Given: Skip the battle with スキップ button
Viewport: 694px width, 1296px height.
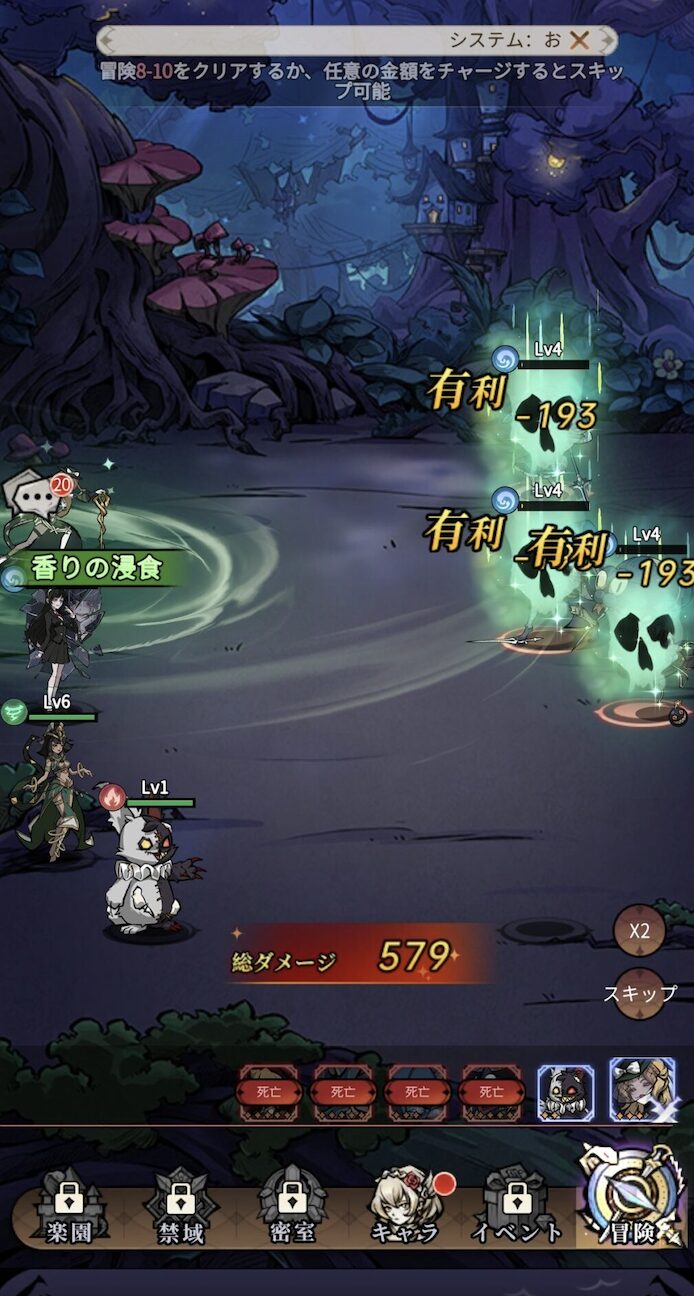Looking at the screenshot, I should pos(639,994).
